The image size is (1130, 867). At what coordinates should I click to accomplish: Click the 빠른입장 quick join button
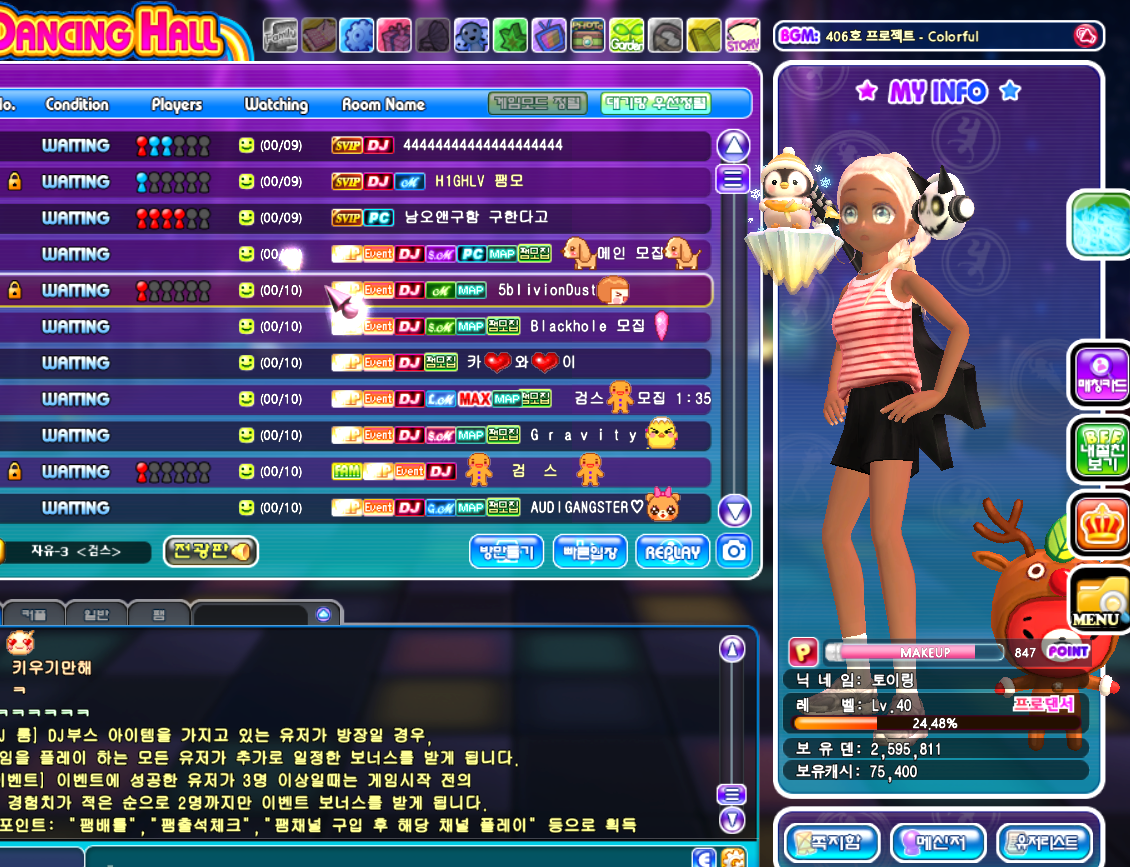click(590, 551)
